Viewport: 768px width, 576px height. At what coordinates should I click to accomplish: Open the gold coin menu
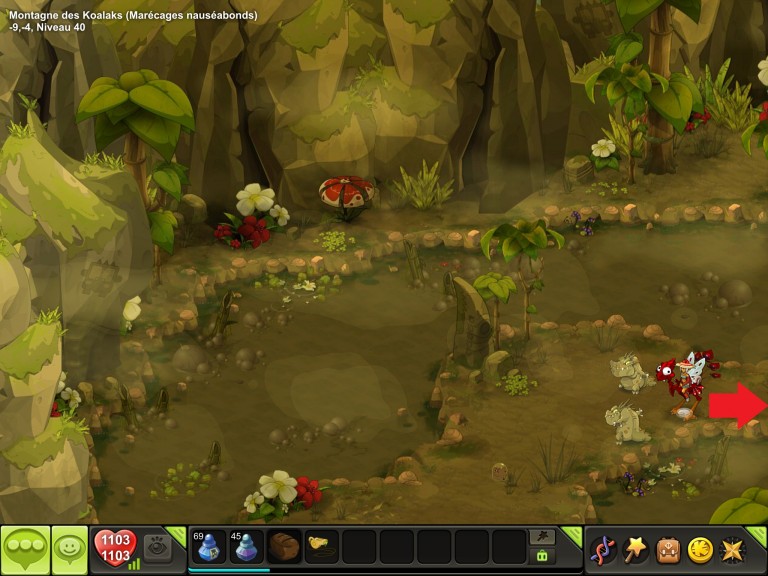(x=700, y=549)
